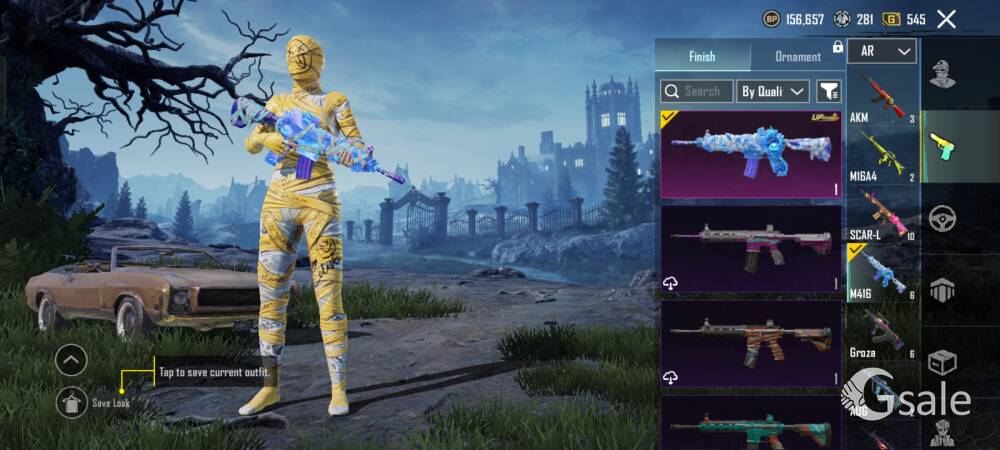Expand the AR weapon type dropdown
Screen dimensions: 1000x450
[882, 51]
